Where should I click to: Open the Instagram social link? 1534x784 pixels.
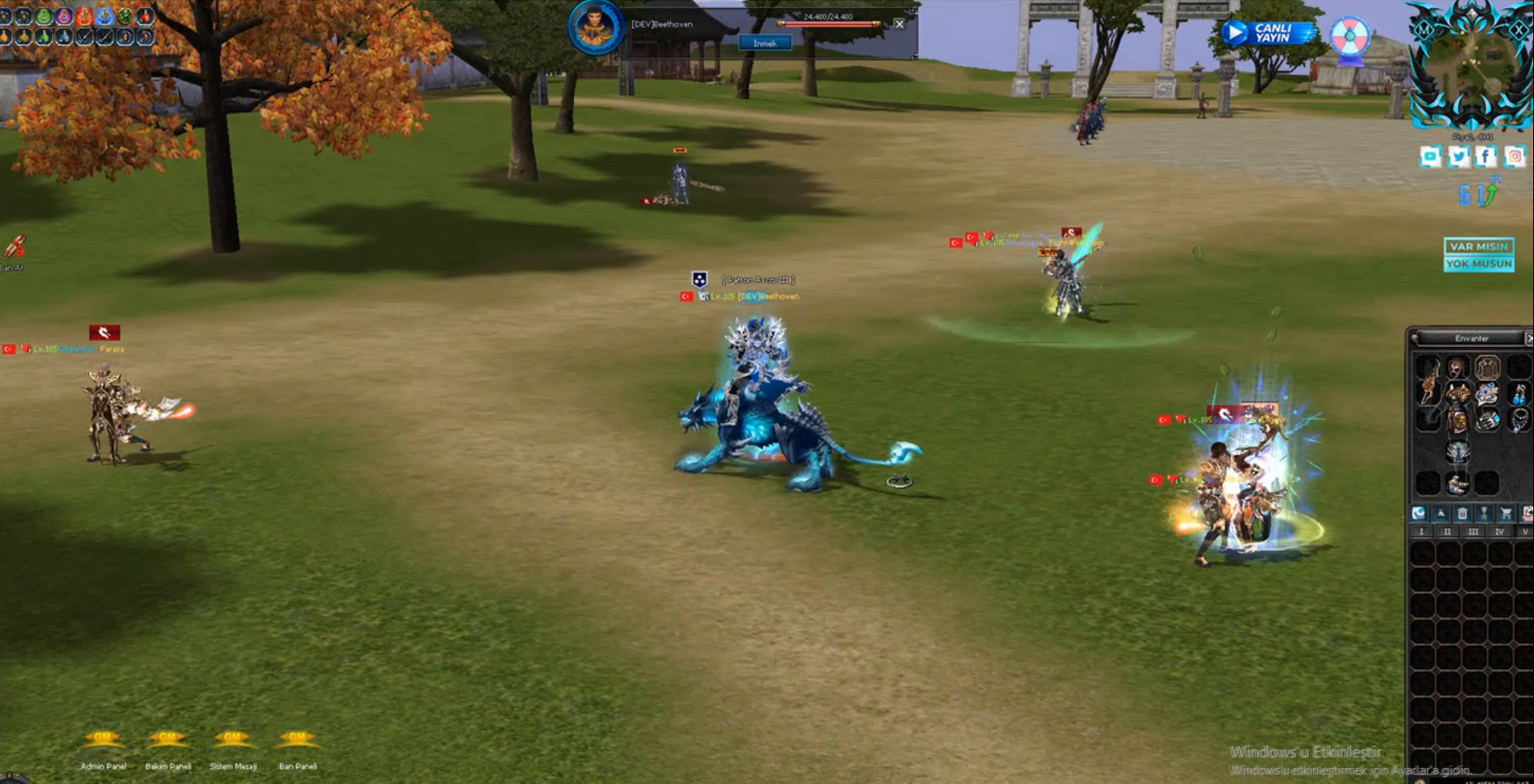click(x=1515, y=156)
